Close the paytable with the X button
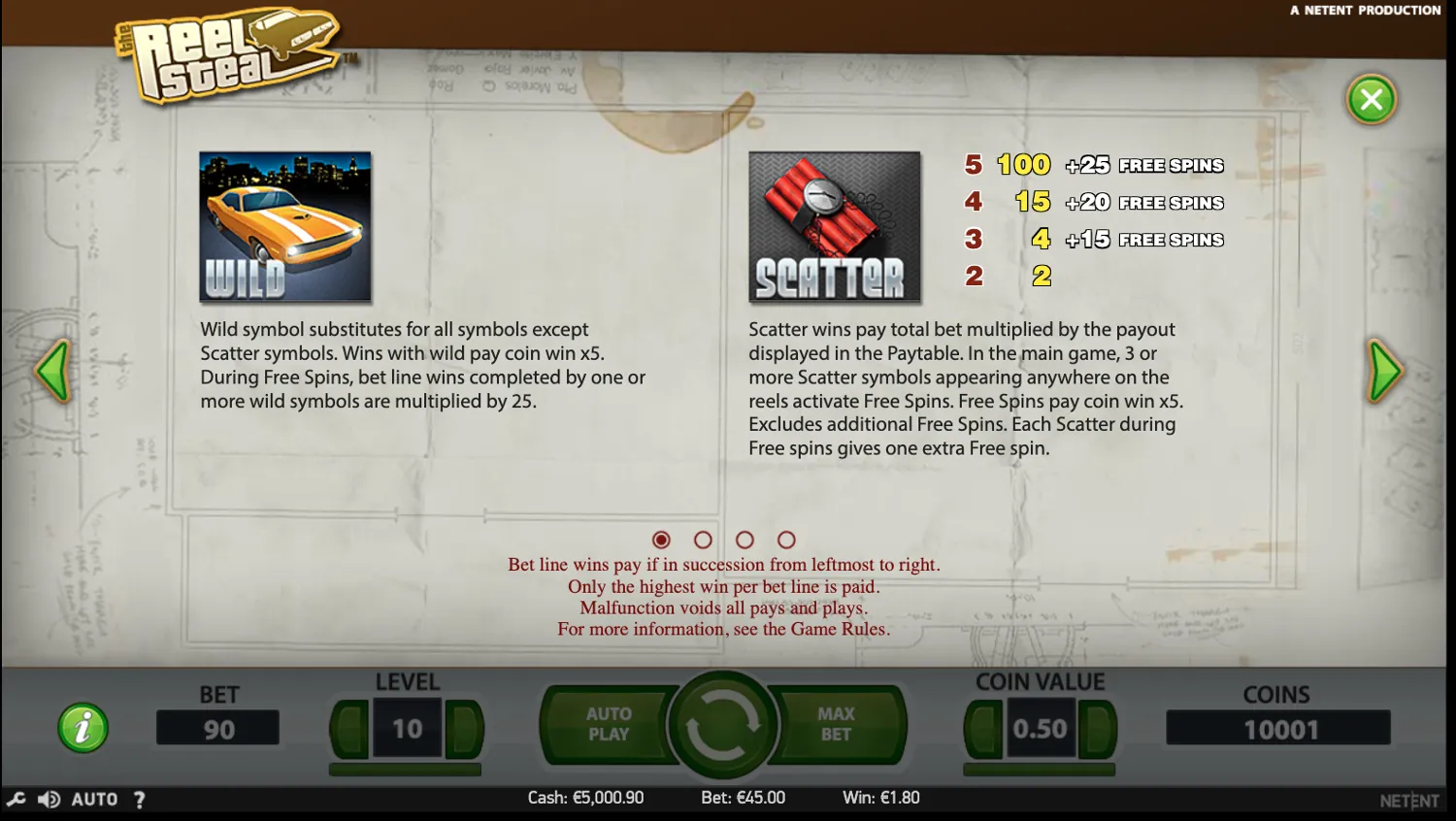This screenshot has width=1456, height=821. 1371,99
